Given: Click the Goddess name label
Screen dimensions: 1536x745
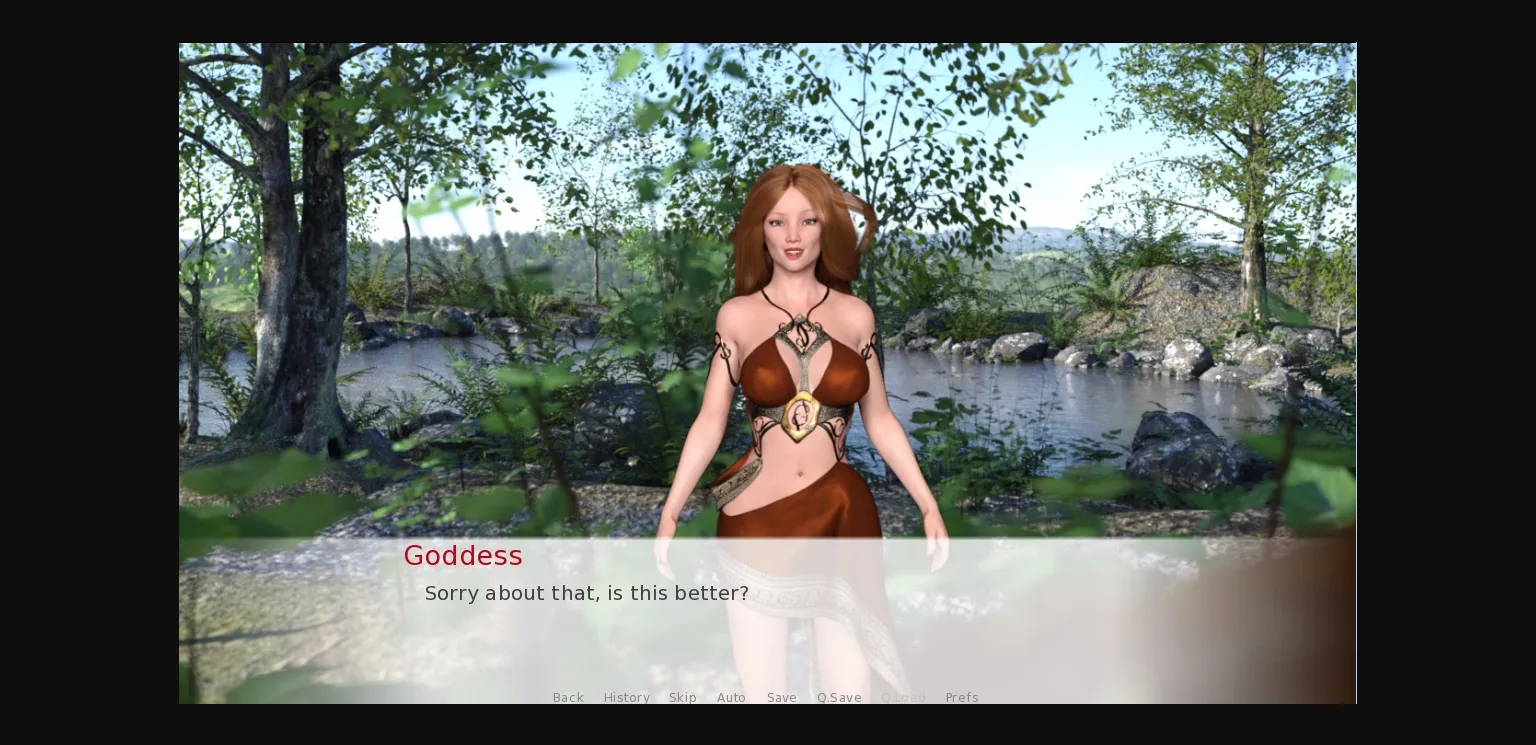Looking at the screenshot, I should (463, 556).
